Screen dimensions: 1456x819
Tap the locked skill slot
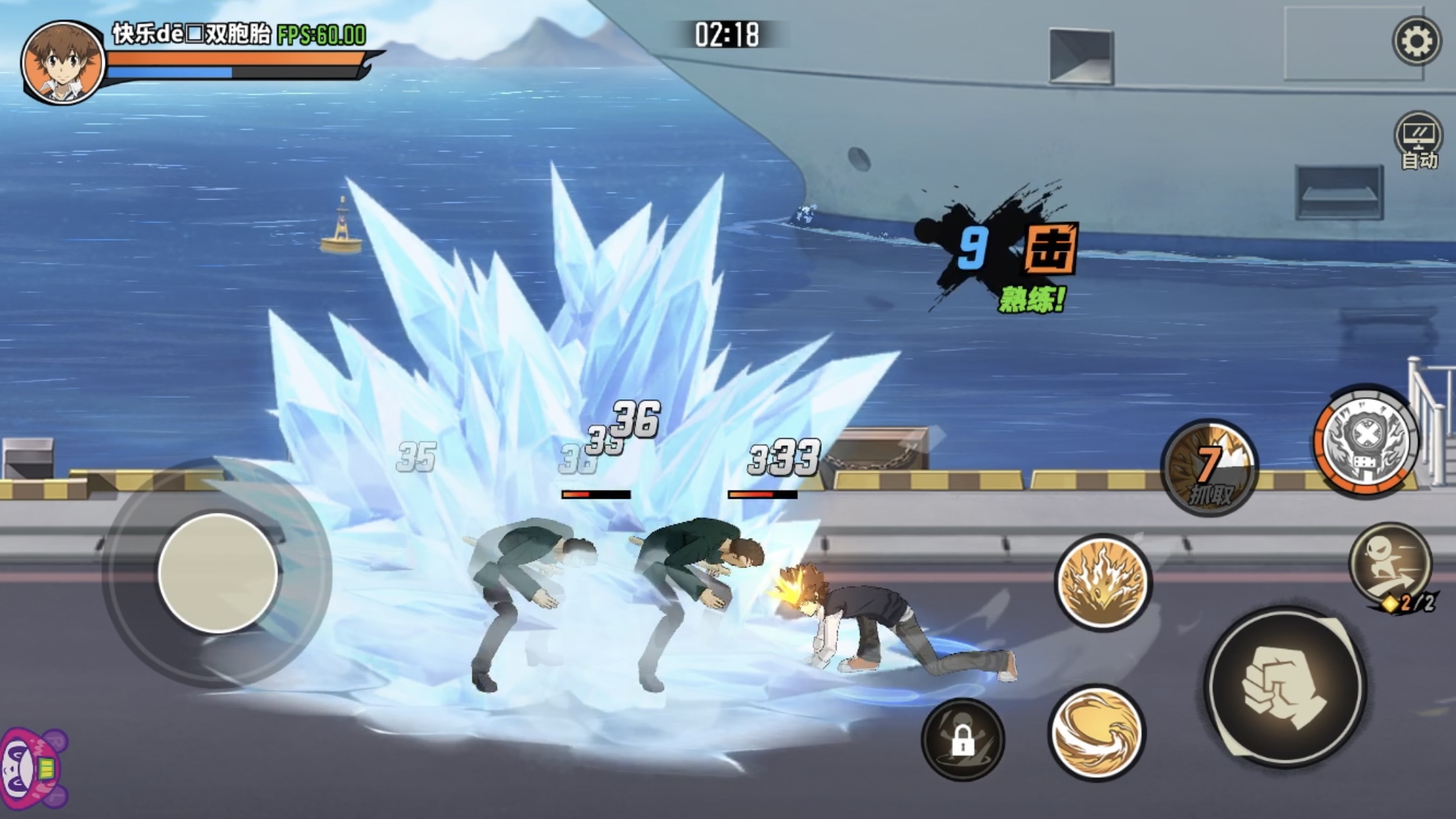(x=963, y=739)
